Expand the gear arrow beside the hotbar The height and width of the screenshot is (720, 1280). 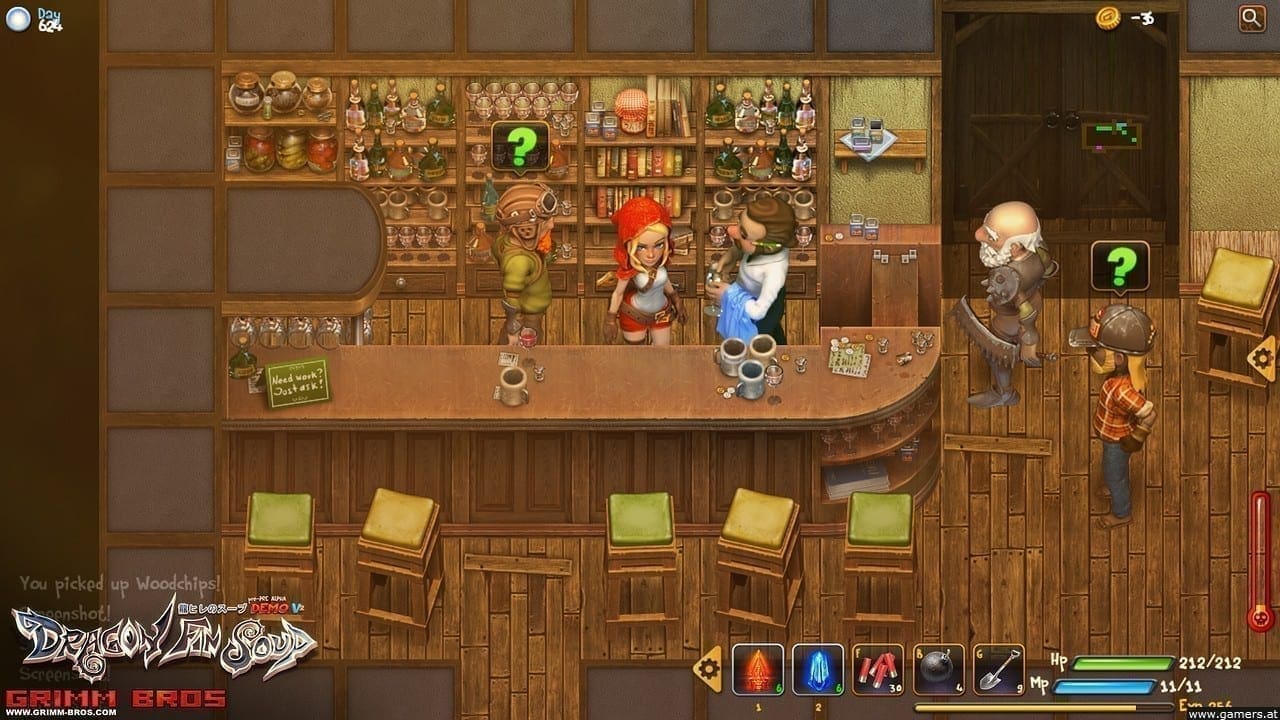coord(709,667)
